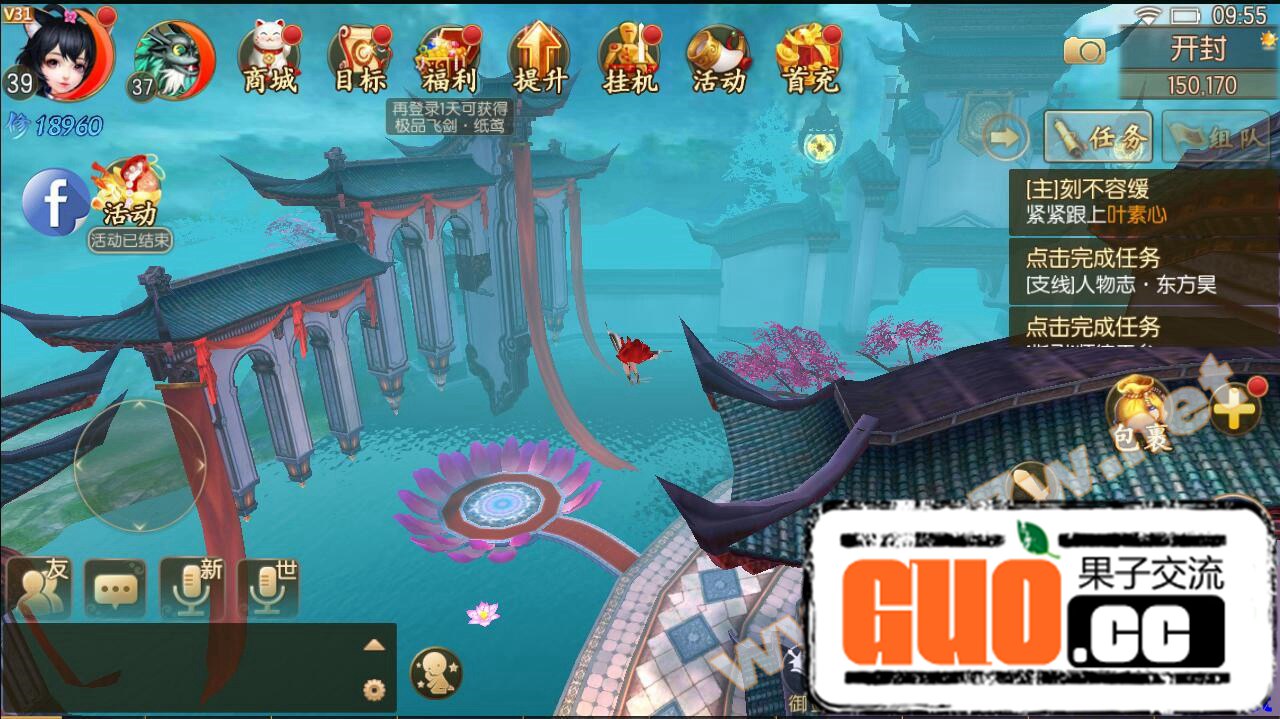Collapse quest panel with arrow button
Viewport: 1280px width, 719px height.
tap(1005, 138)
